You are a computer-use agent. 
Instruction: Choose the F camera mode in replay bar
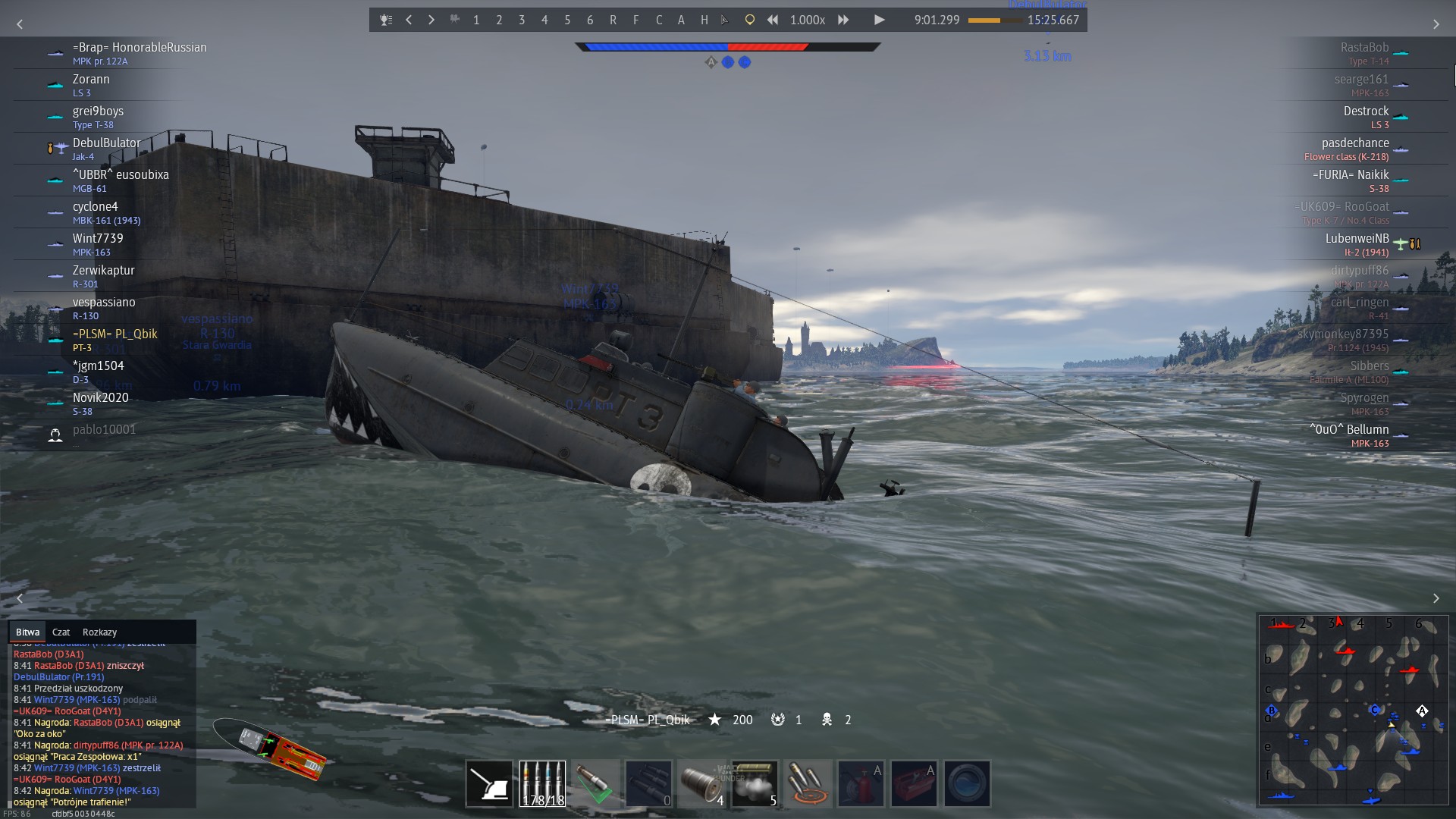click(x=635, y=20)
